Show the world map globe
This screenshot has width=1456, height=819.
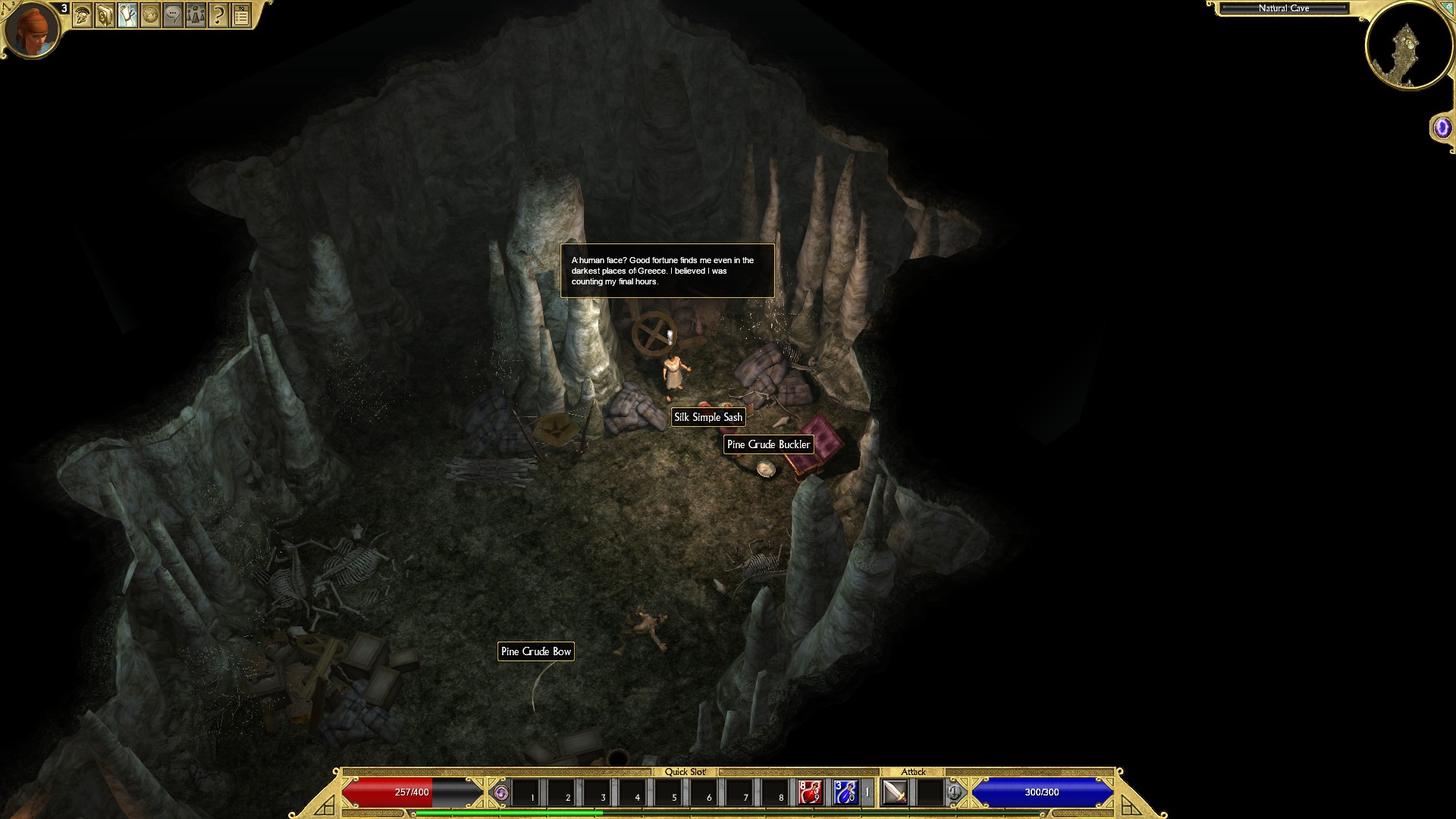150,15
